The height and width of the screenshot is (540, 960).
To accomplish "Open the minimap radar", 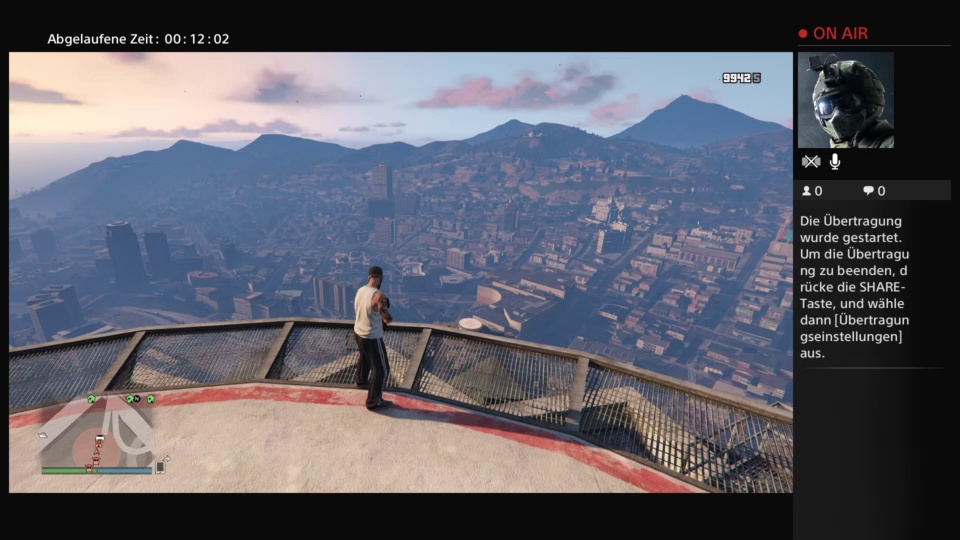I will point(96,430).
